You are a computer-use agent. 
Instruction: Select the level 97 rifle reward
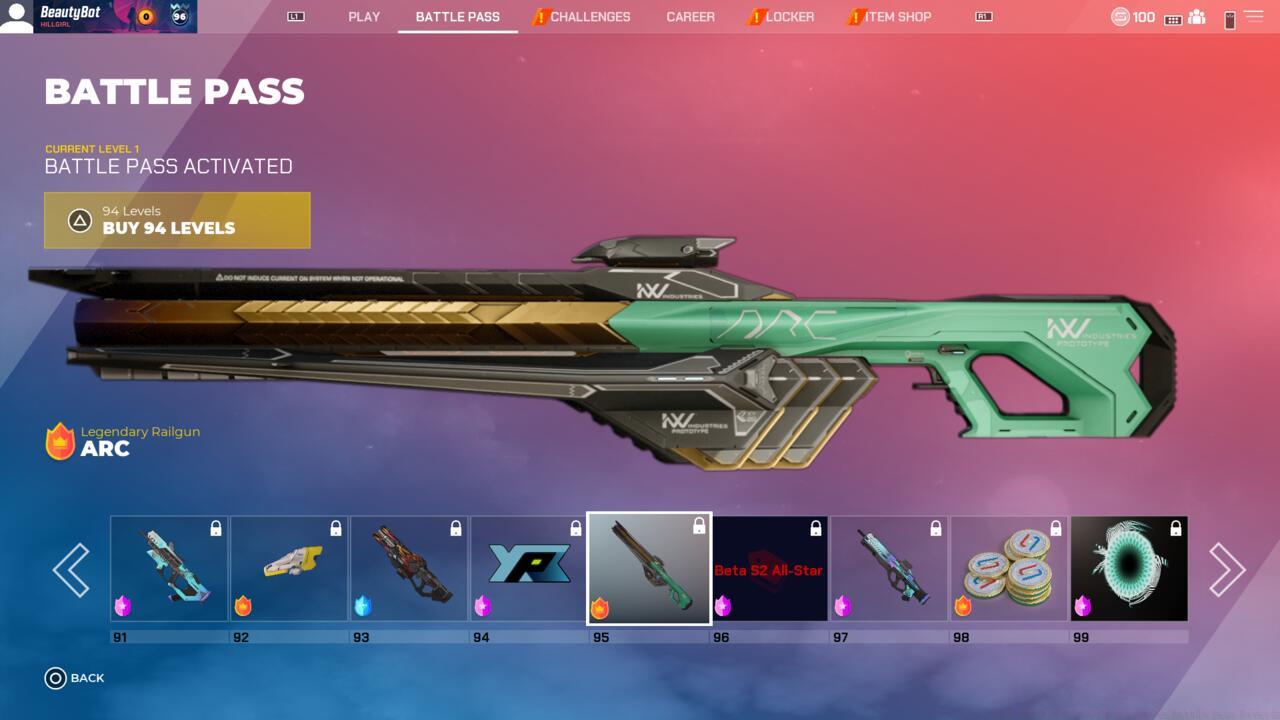tap(889, 569)
